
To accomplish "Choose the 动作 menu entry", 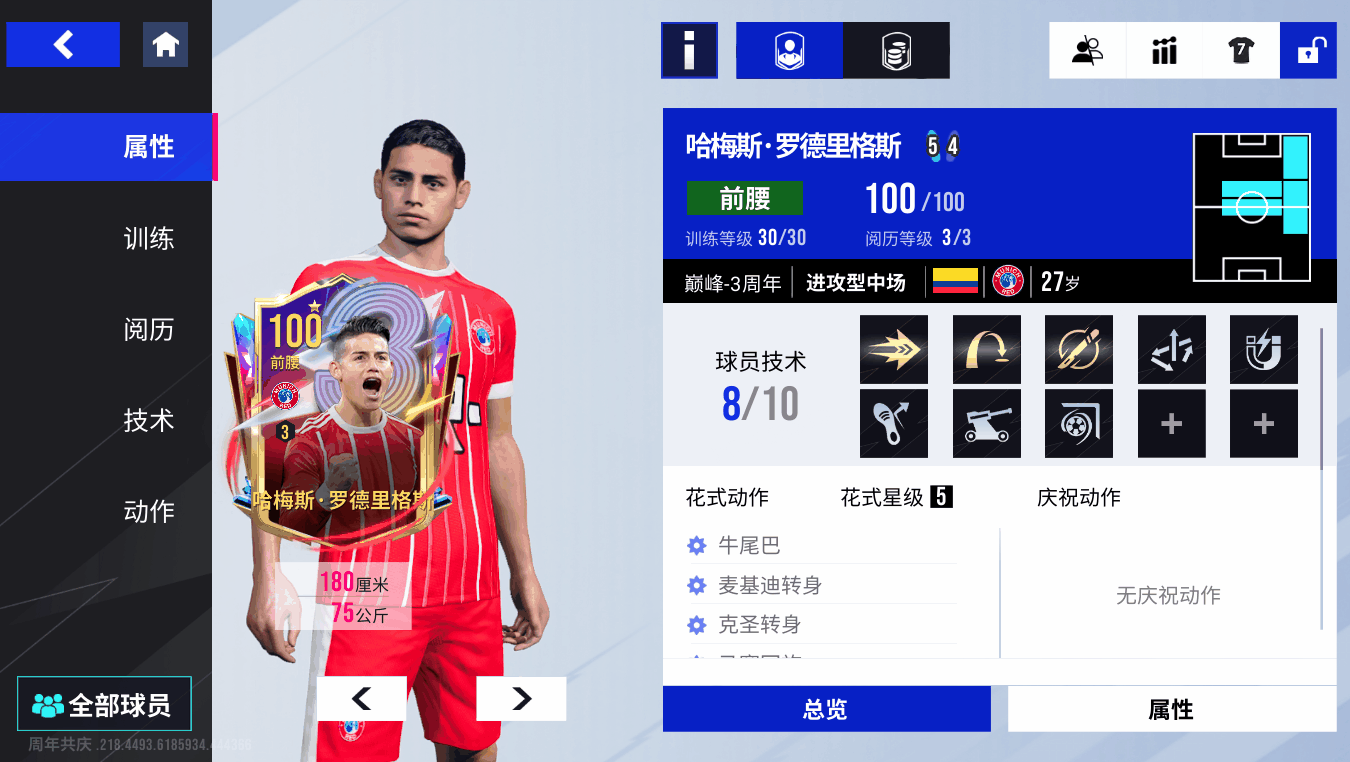I will tap(148, 511).
